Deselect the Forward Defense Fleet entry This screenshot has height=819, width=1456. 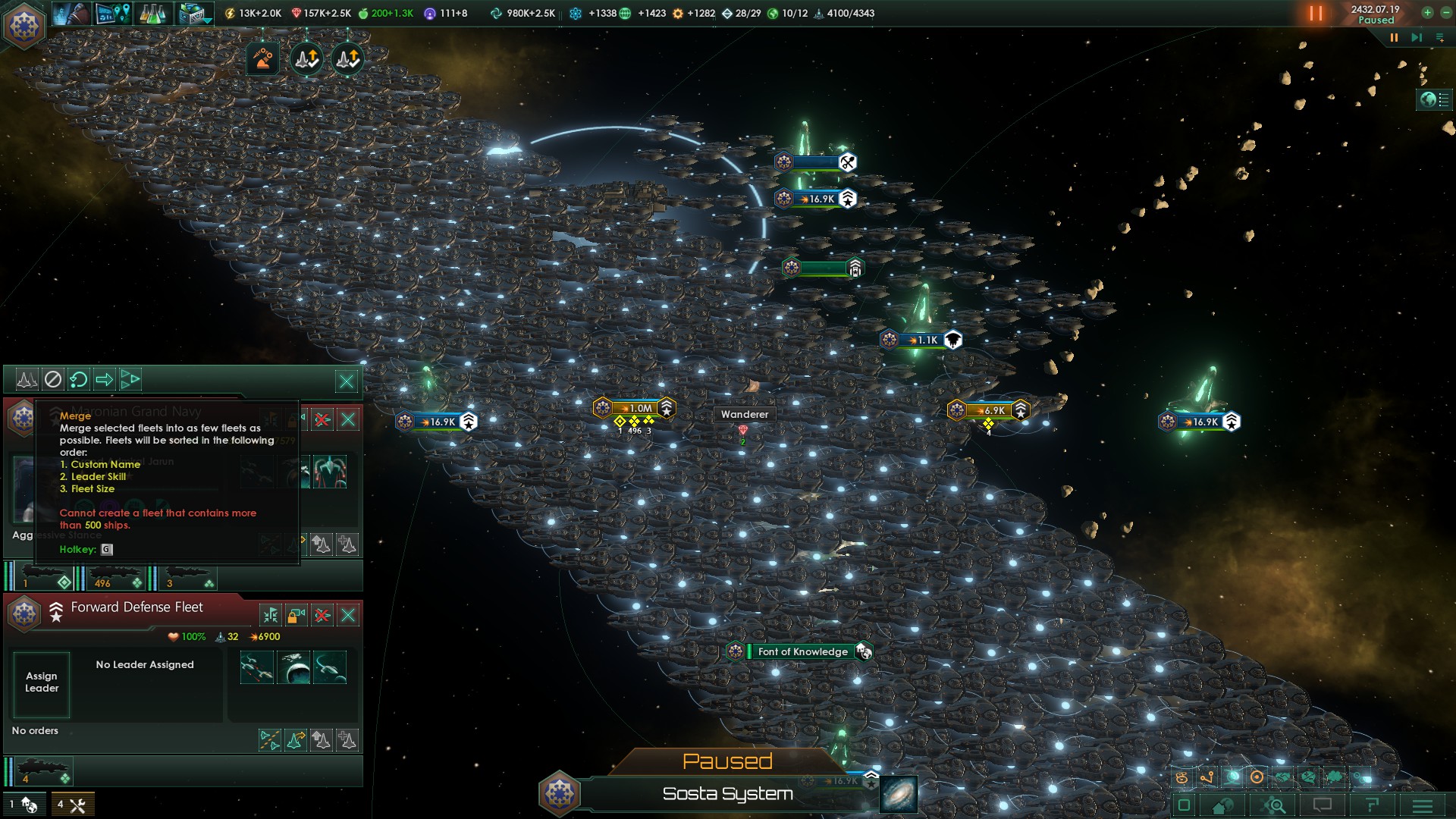348,615
